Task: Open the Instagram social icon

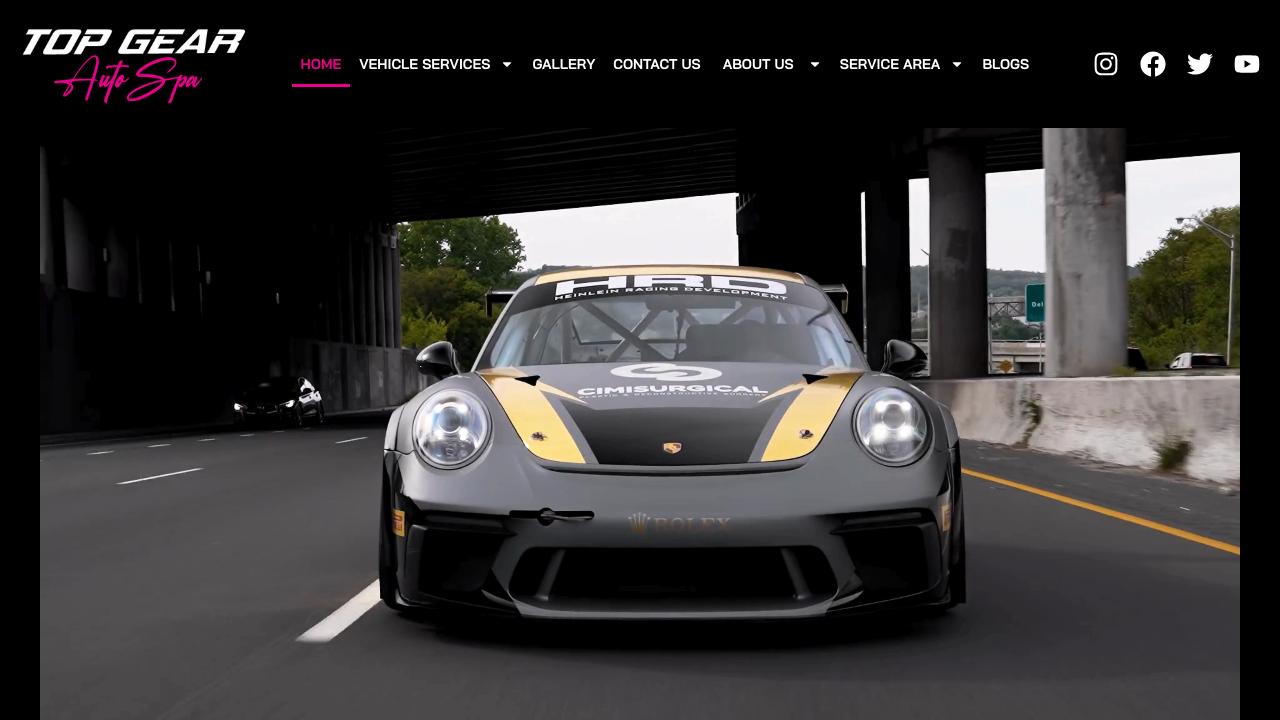Action: (x=1105, y=64)
